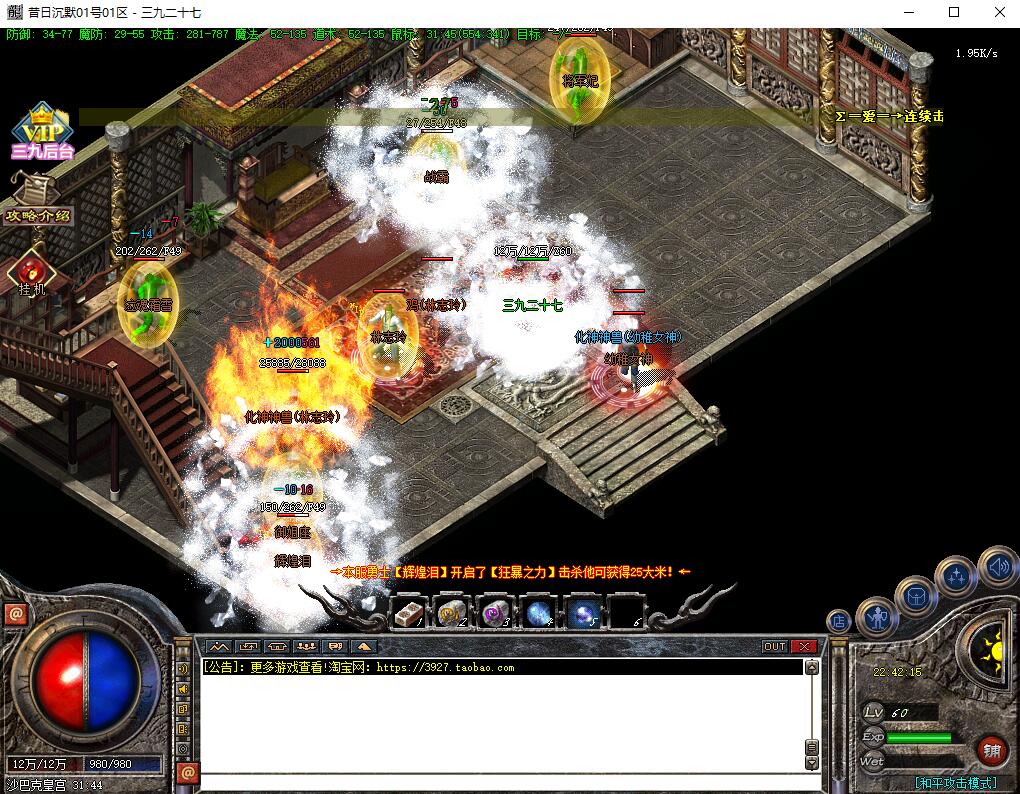The image size is (1020, 794).
Task: Maximize the game window
Action: pos(953,13)
